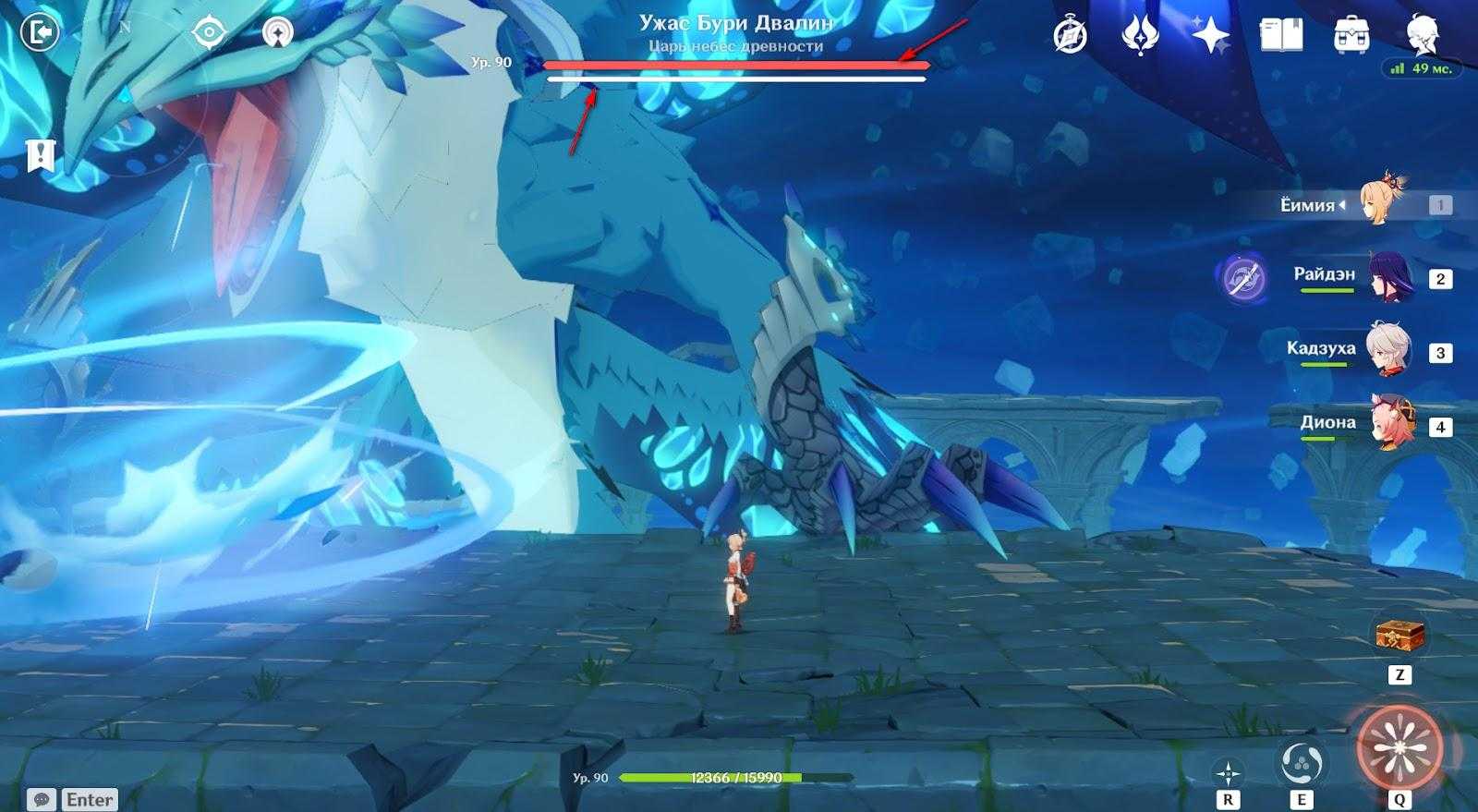This screenshot has height=812, width=1478.
Task: Open the inventory backpack icon
Action: click(1351, 35)
